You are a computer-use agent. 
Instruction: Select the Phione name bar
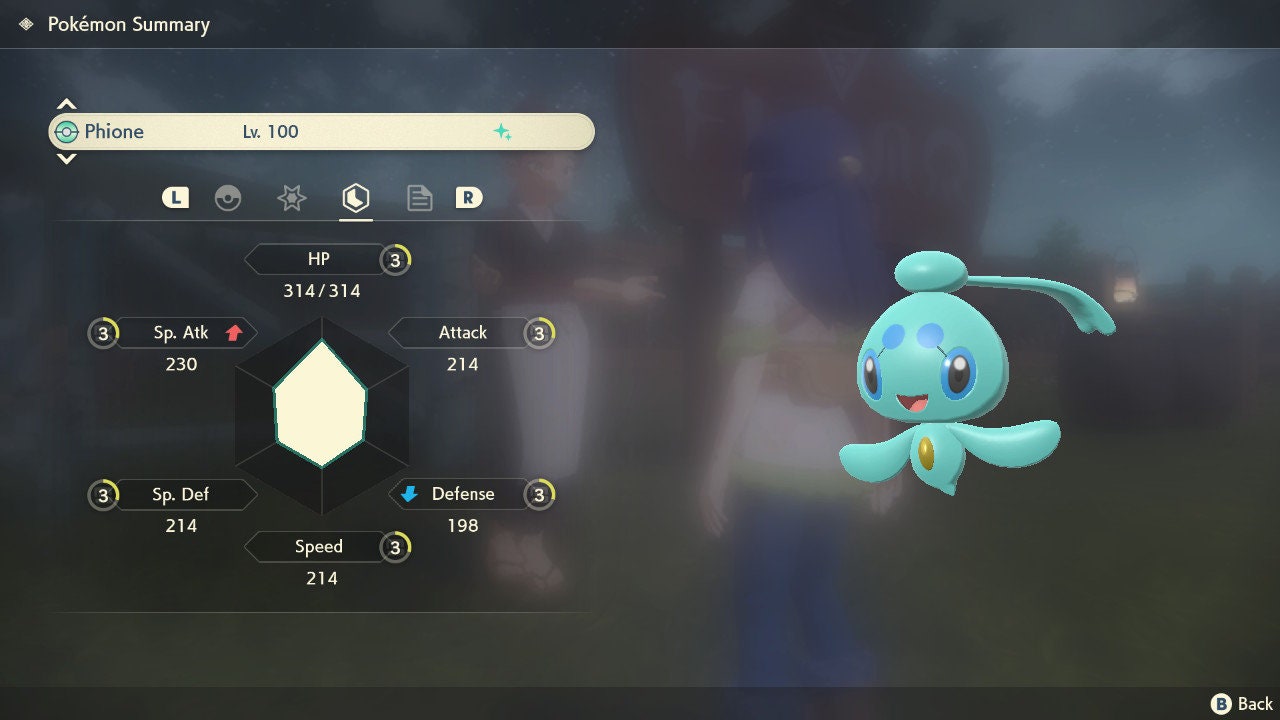tap(320, 132)
